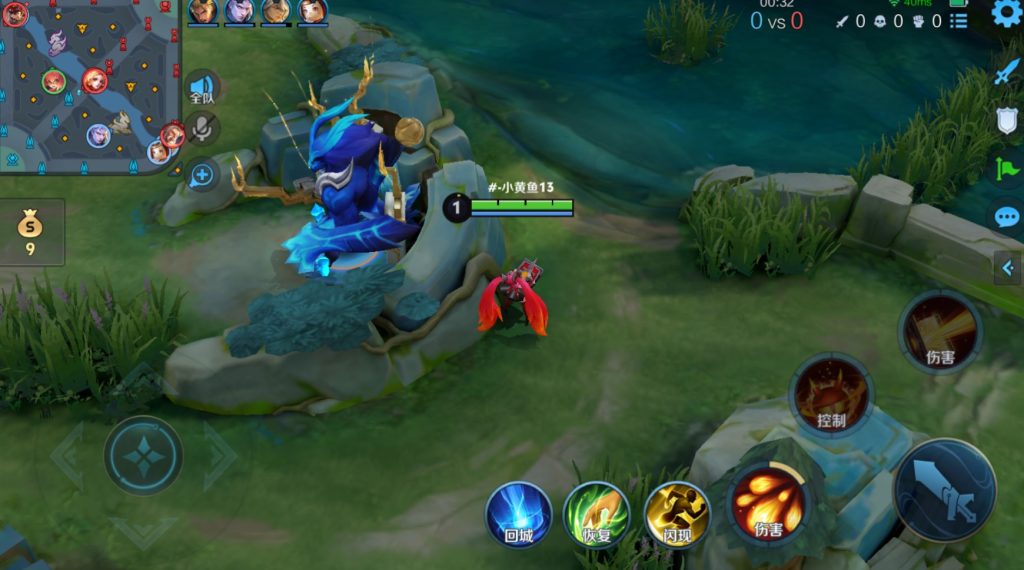Image resolution: width=1024 pixels, height=570 pixels.
Task: Send the sword attack signal
Action: pyautogui.click(x=1006, y=72)
